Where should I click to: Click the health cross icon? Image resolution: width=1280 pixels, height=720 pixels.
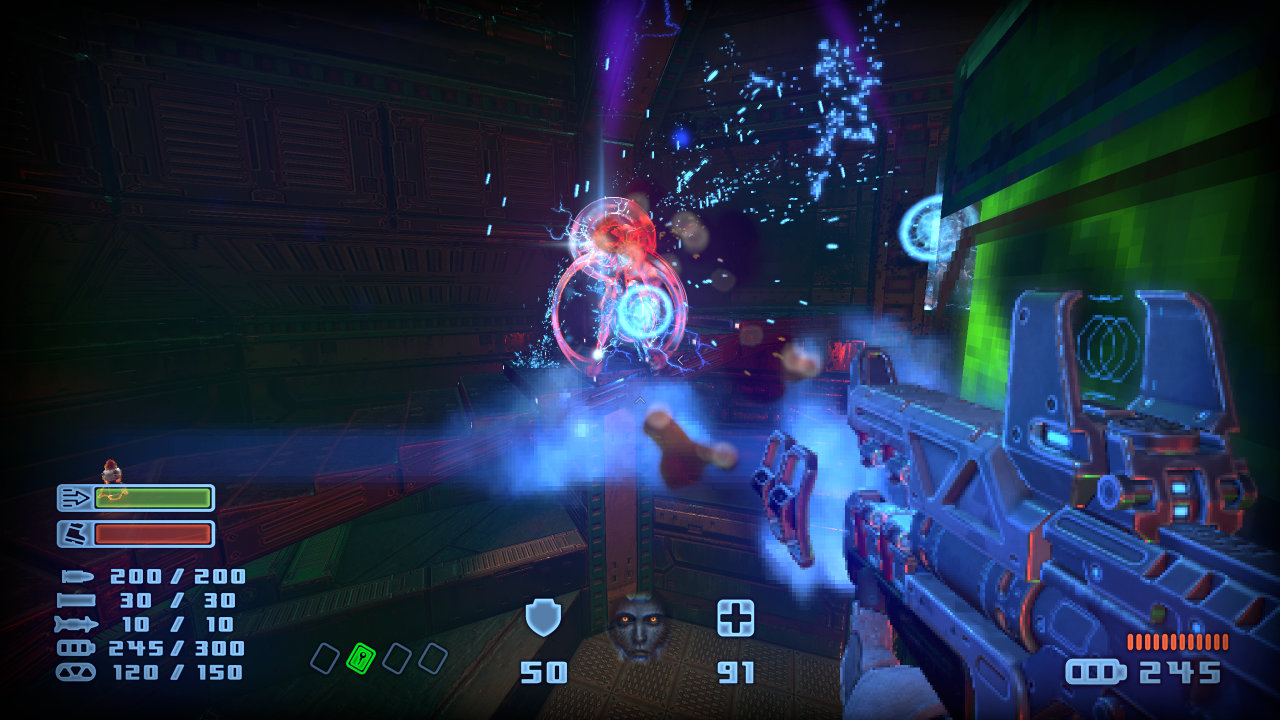click(x=735, y=618)
